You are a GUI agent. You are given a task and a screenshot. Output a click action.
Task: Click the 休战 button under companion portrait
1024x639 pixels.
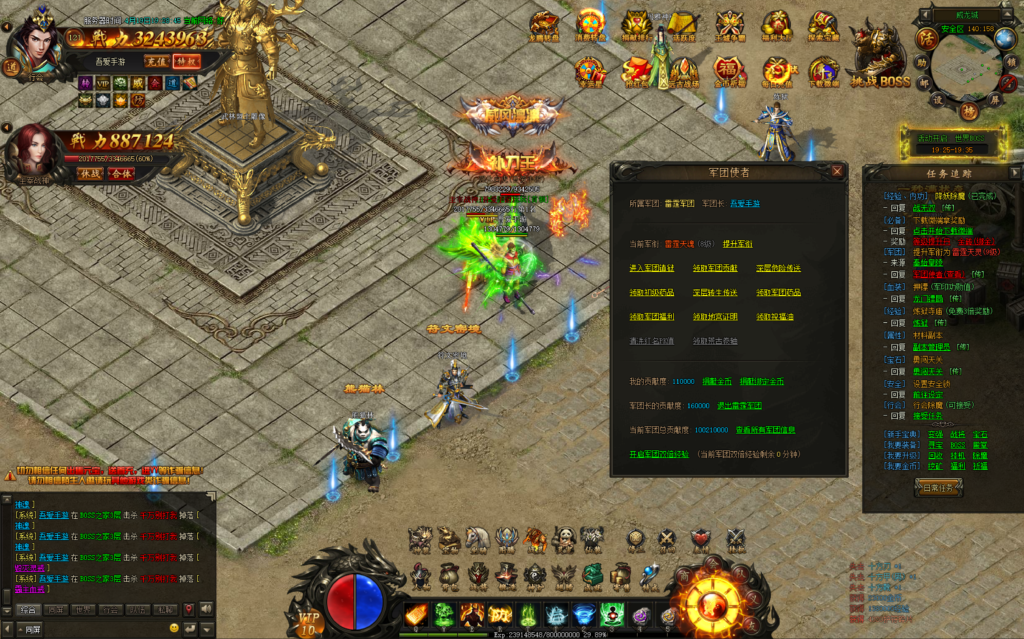tap(90, 173)
